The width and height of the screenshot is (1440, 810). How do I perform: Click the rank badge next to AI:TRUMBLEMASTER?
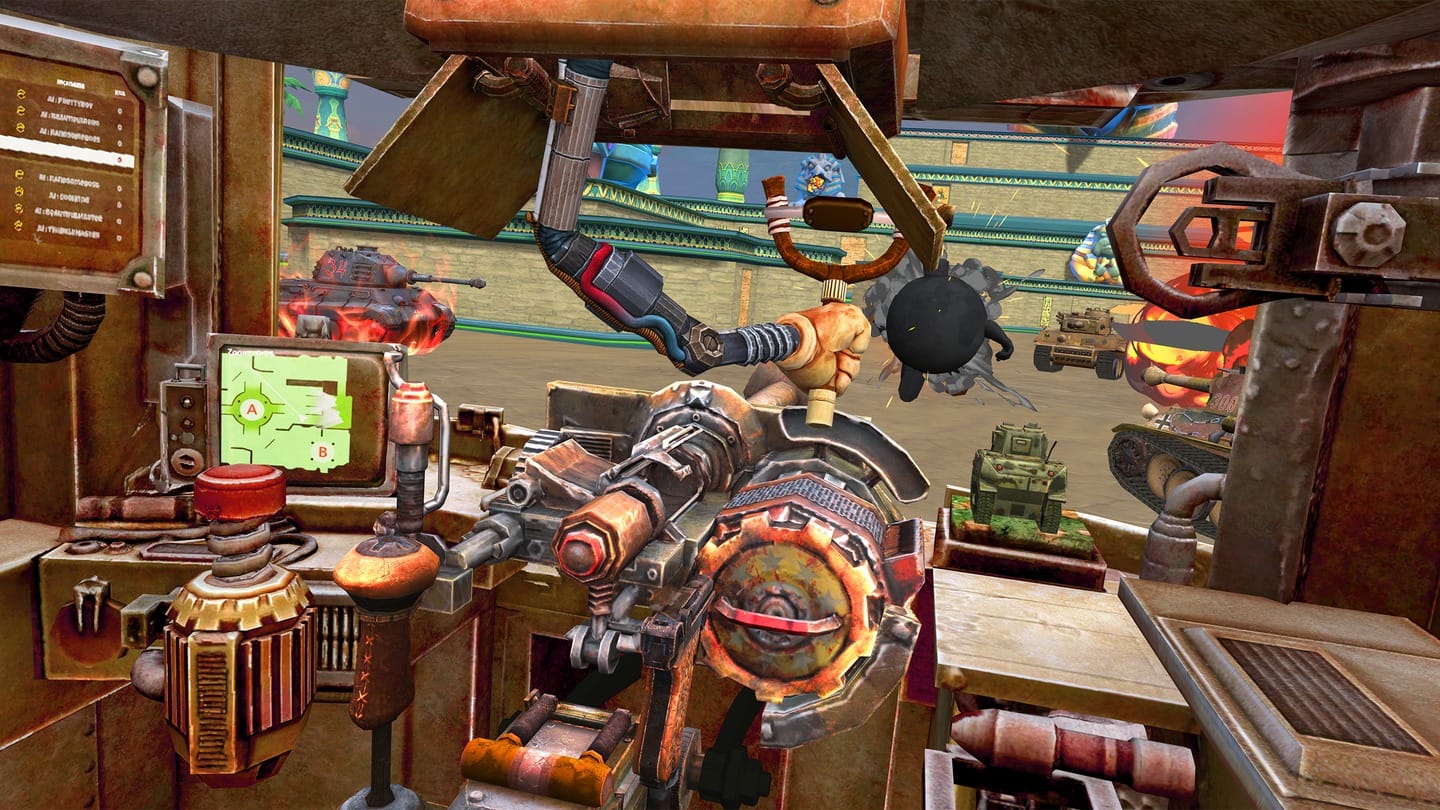coord(18,224)
